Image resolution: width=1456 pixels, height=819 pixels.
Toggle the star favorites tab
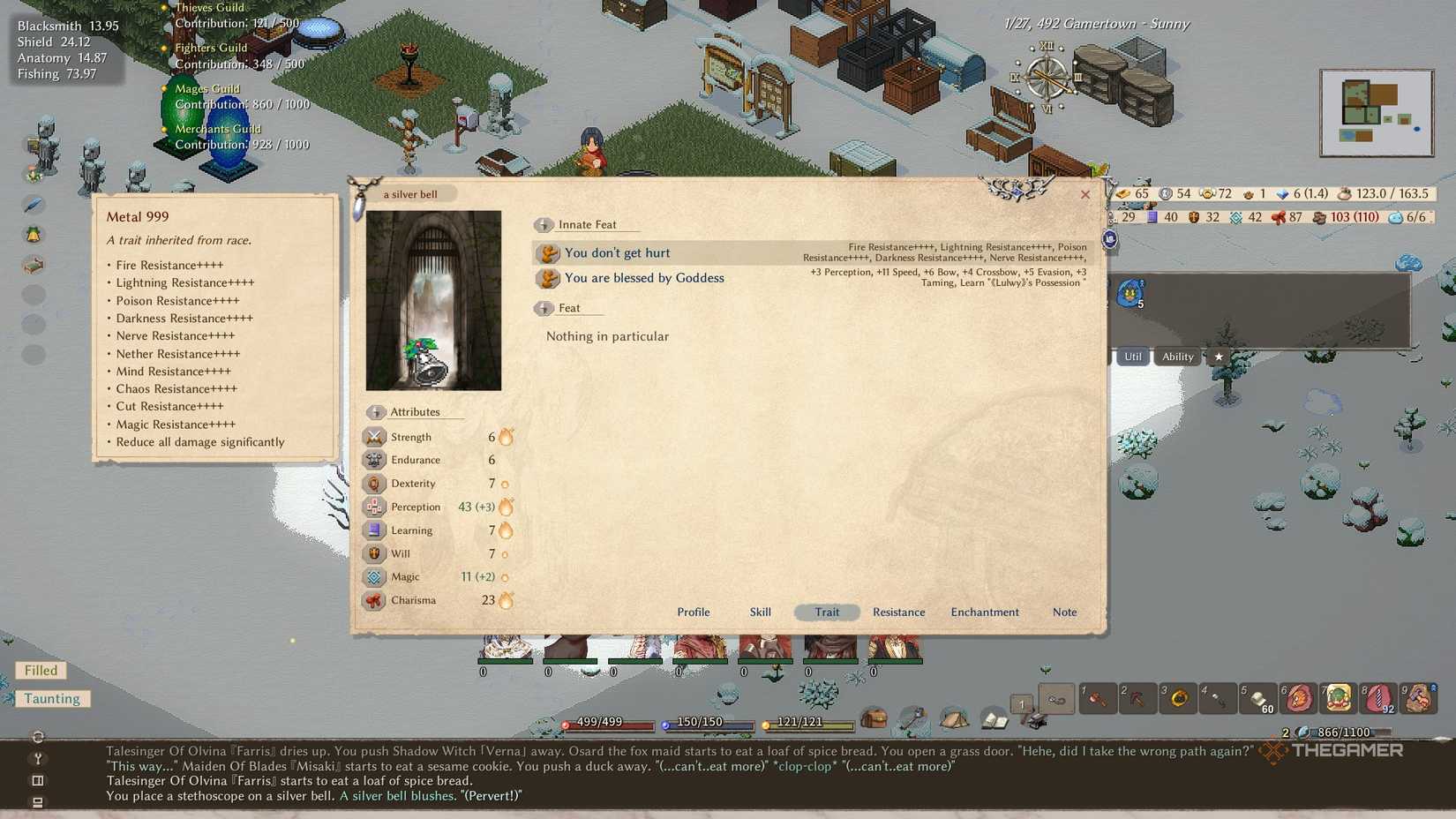1219,357
